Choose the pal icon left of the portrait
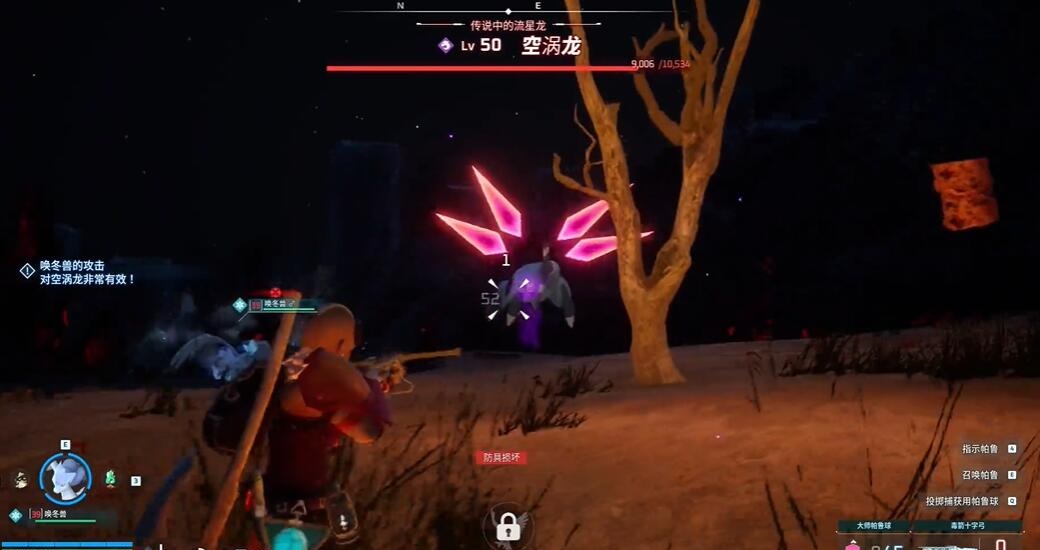The image size is (1040, 550). 21,480
